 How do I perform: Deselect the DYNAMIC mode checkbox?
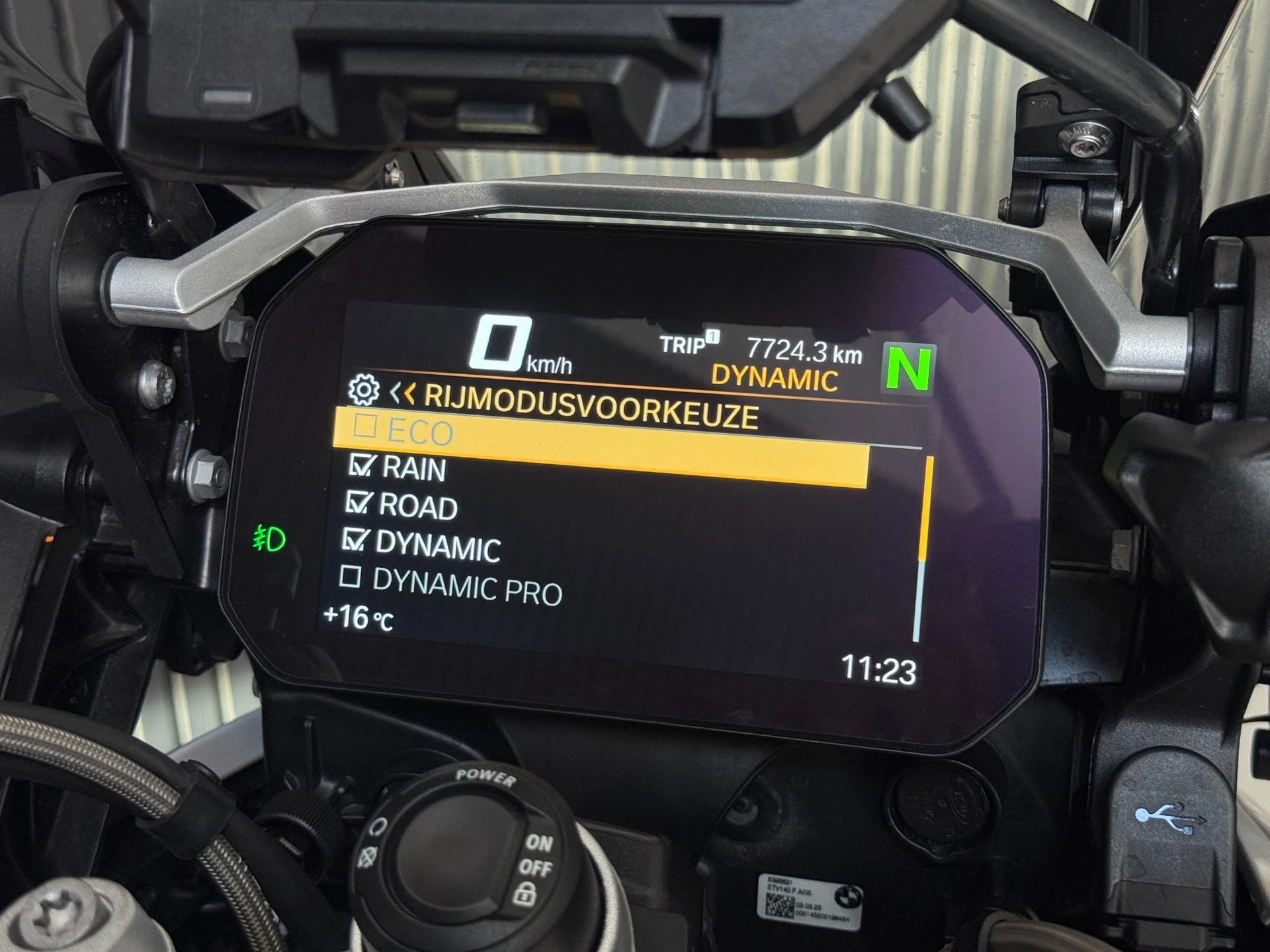(x=355, y=539)
